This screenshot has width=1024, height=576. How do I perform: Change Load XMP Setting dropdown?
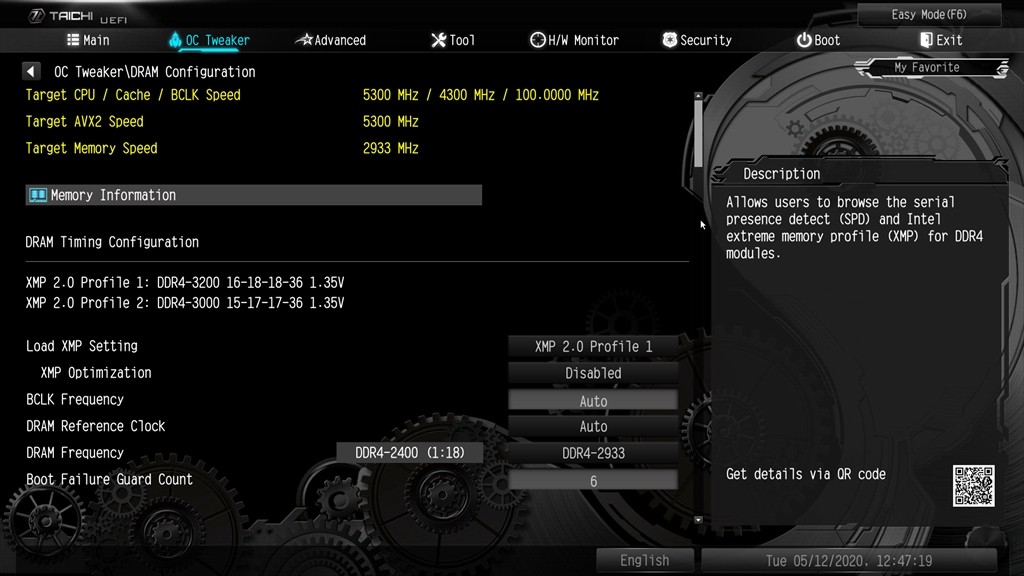(593, 347)
